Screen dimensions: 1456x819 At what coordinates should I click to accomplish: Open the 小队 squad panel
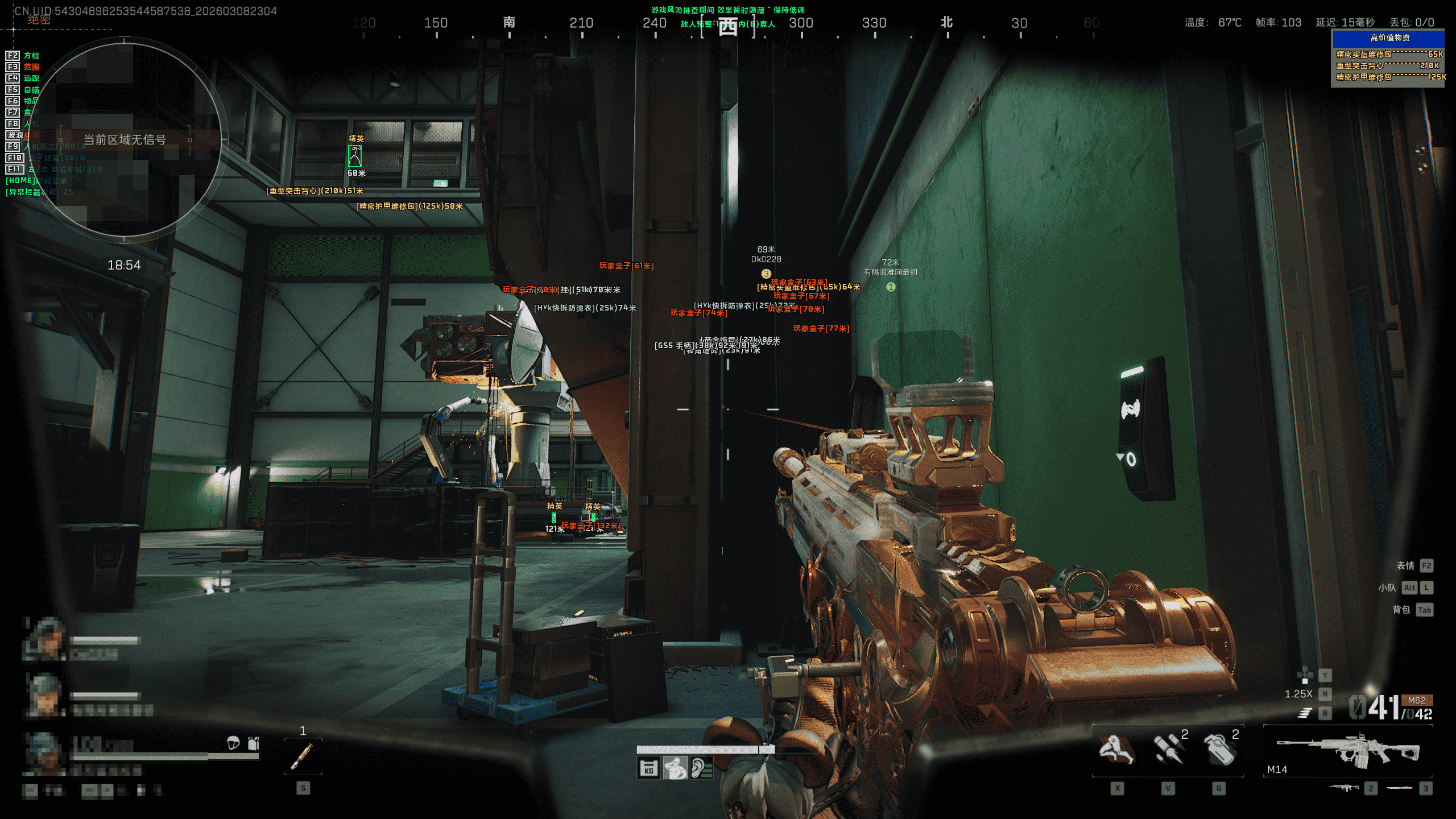1387,588
